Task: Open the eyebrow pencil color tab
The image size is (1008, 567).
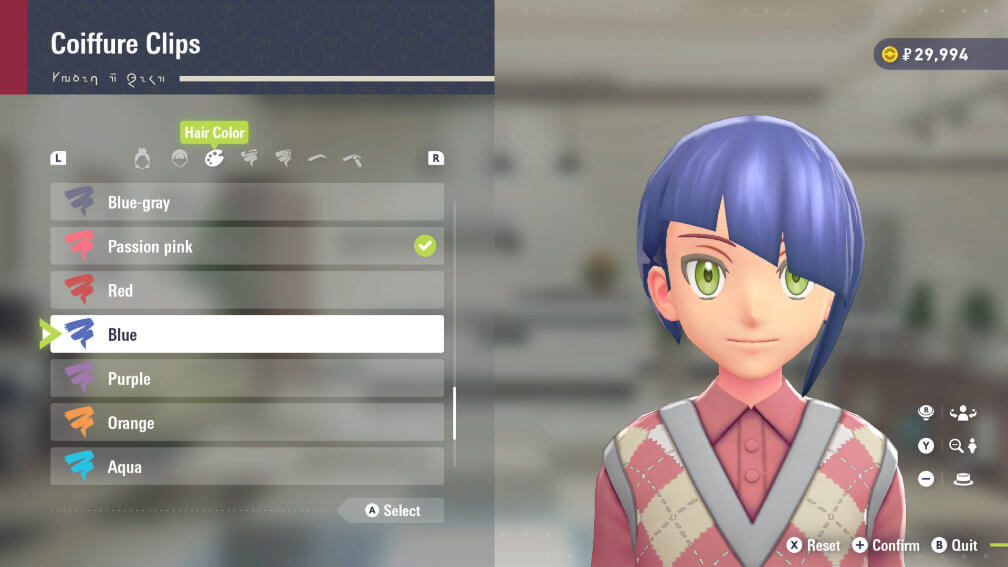Action: tap(351, 158)
